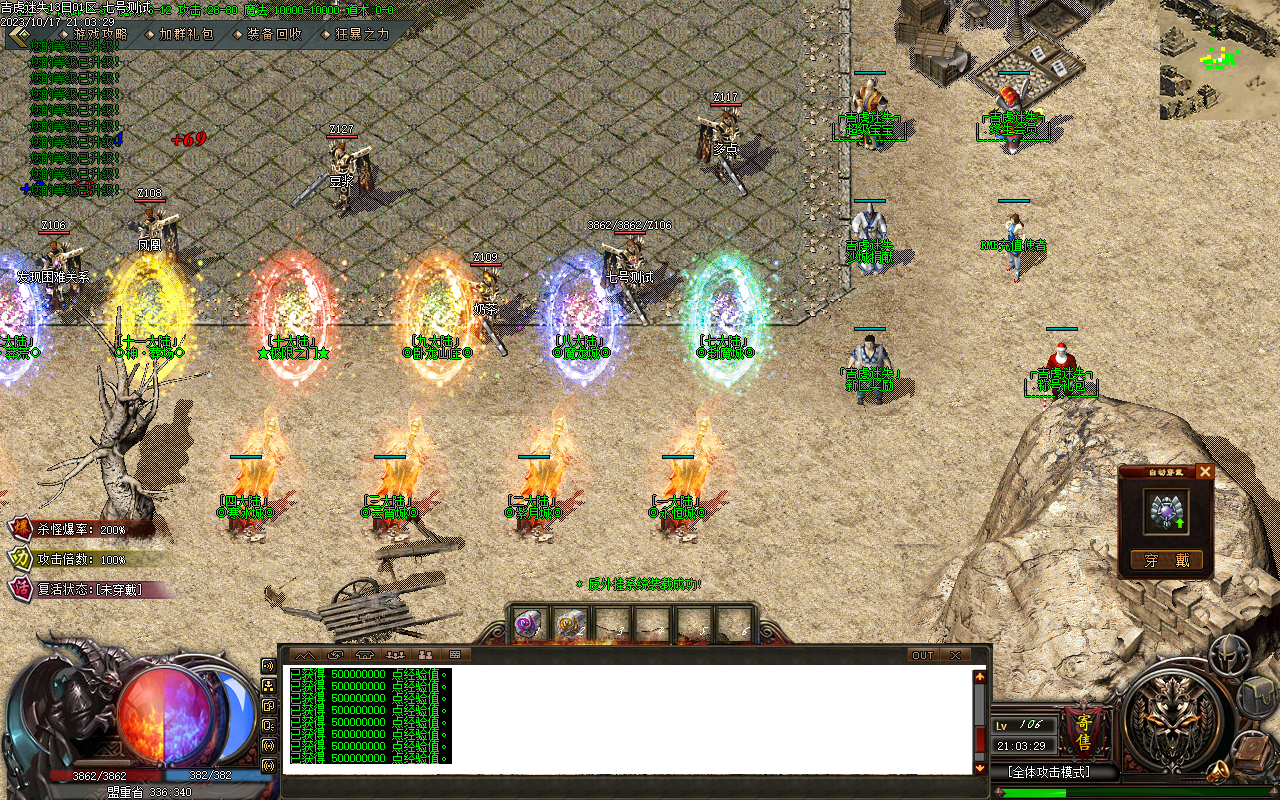Click the OUT chat toggle button
Image resolution: width=1280 pixels, height=800 pixels.
921,655
